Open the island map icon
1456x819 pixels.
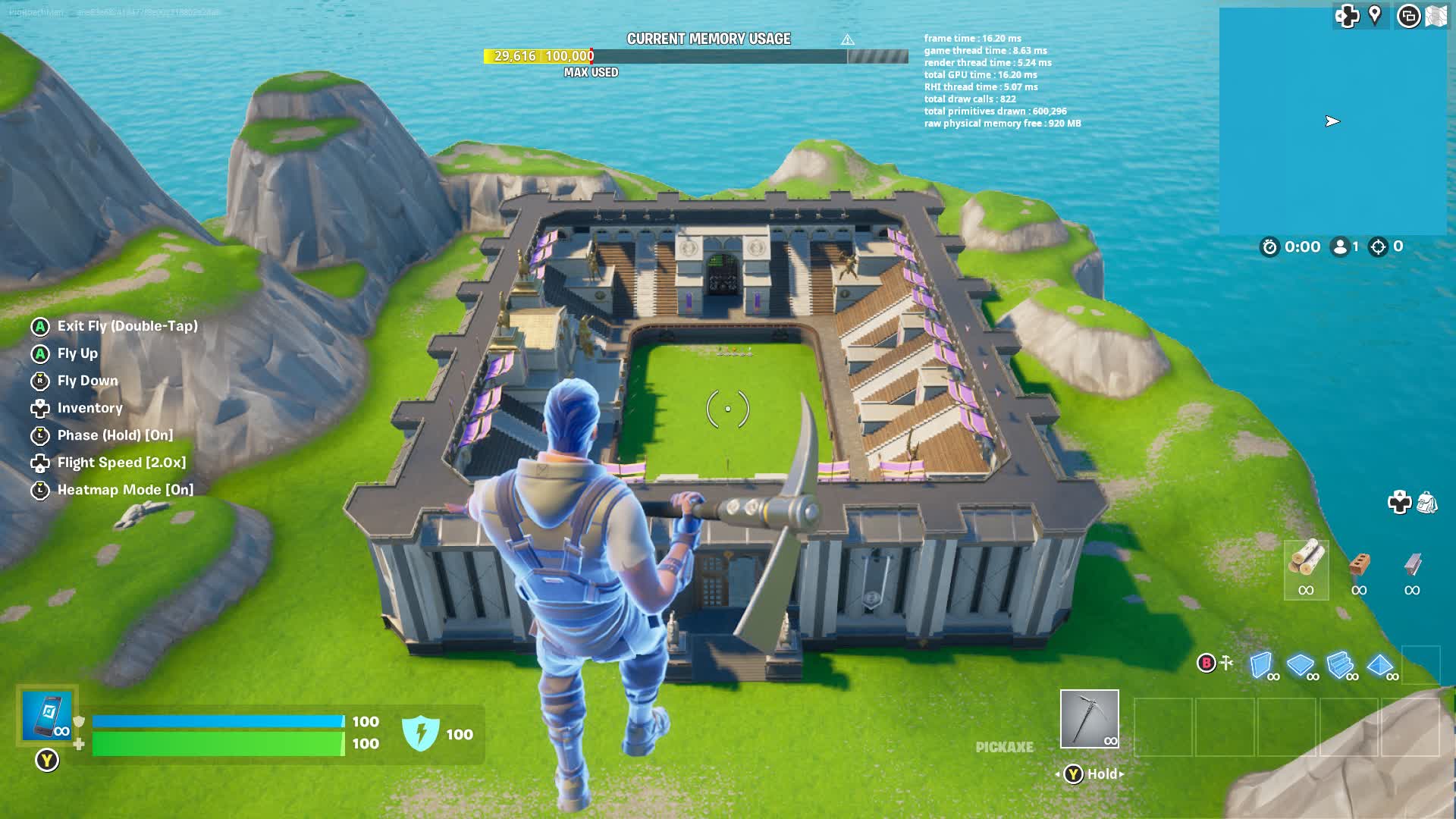click(1437, 16)
